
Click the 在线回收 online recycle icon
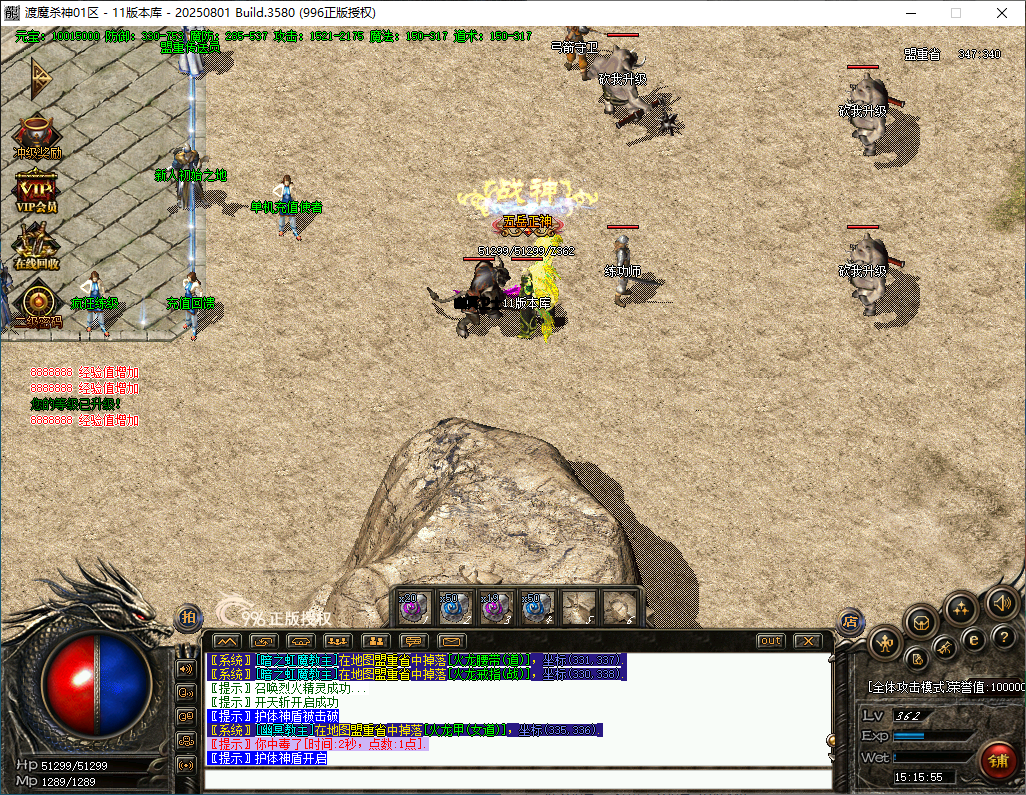coord(37,246)
